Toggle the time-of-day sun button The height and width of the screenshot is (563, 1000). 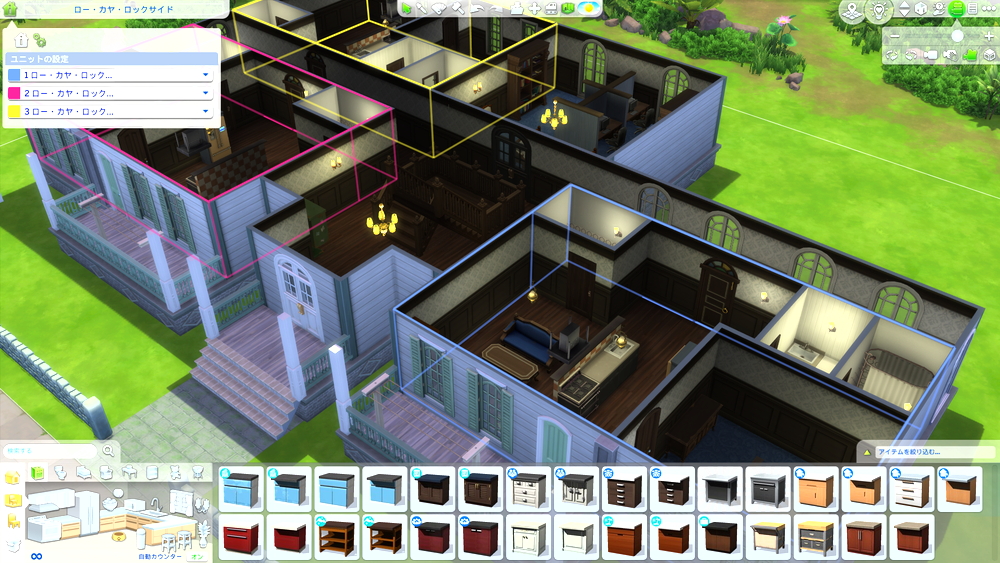coord(589,8)
